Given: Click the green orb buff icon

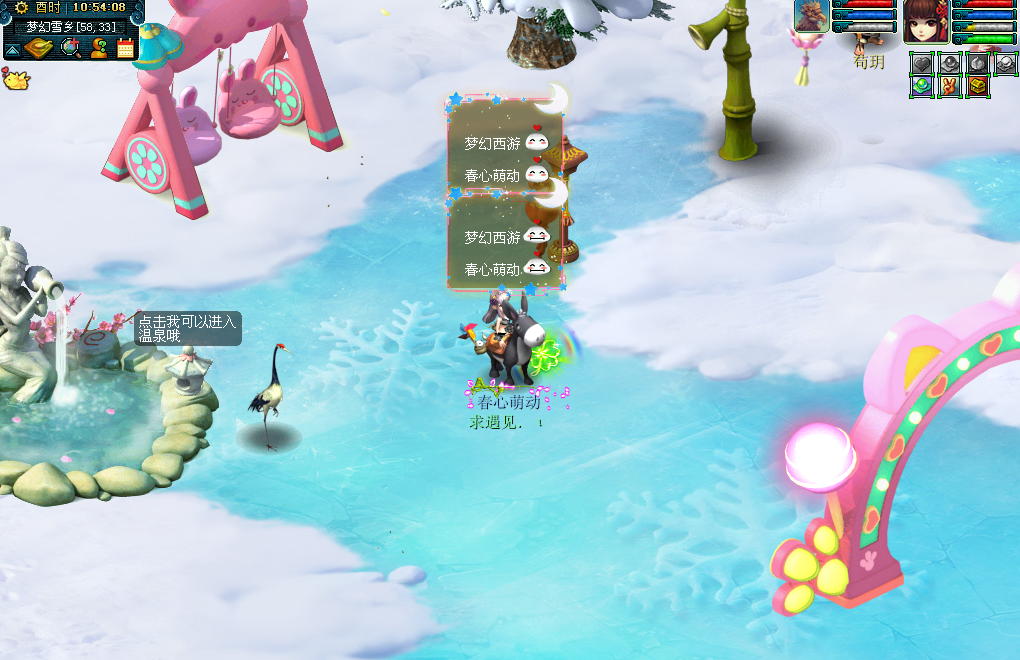Looking at the screenshot, I should pyautogui.click(x=922, y=87).
